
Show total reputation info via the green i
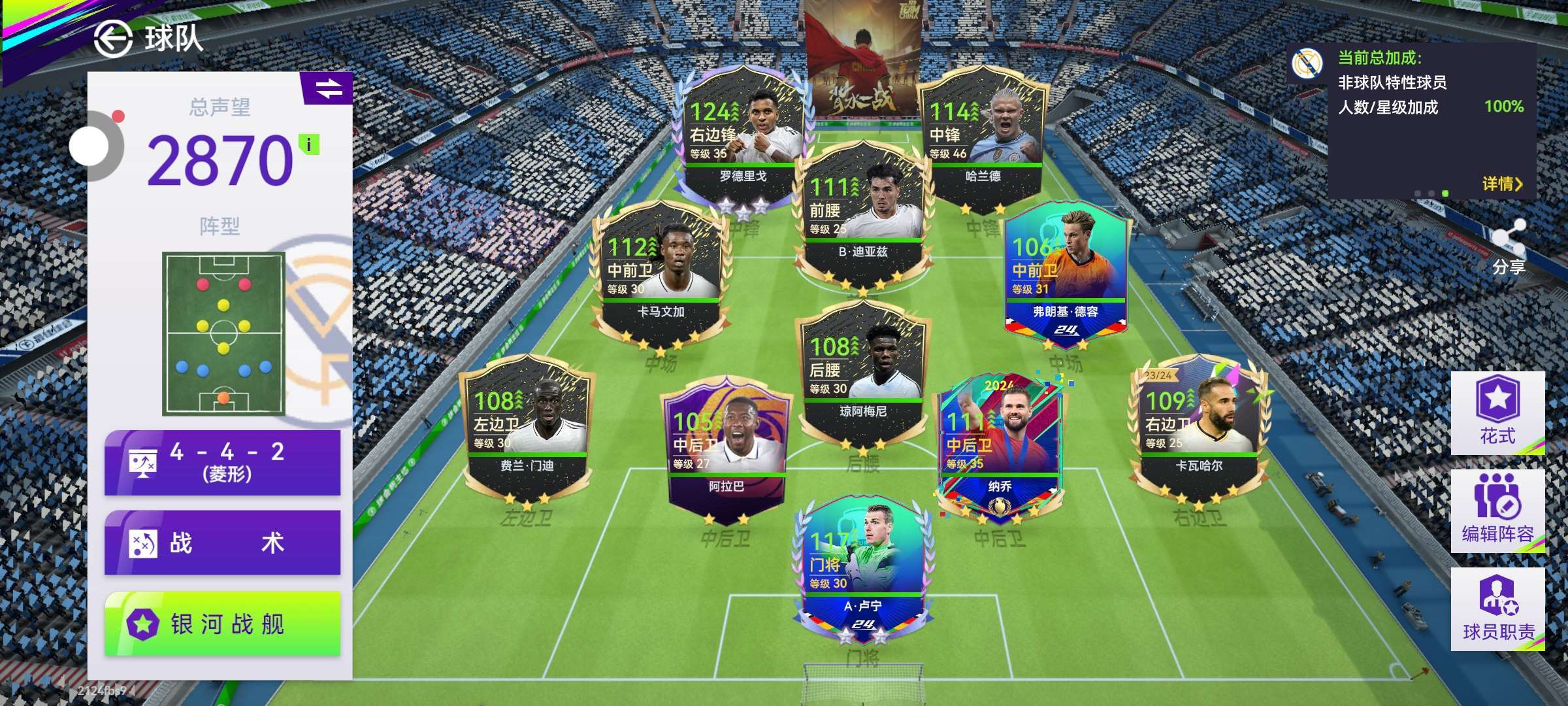click(309, 144)
